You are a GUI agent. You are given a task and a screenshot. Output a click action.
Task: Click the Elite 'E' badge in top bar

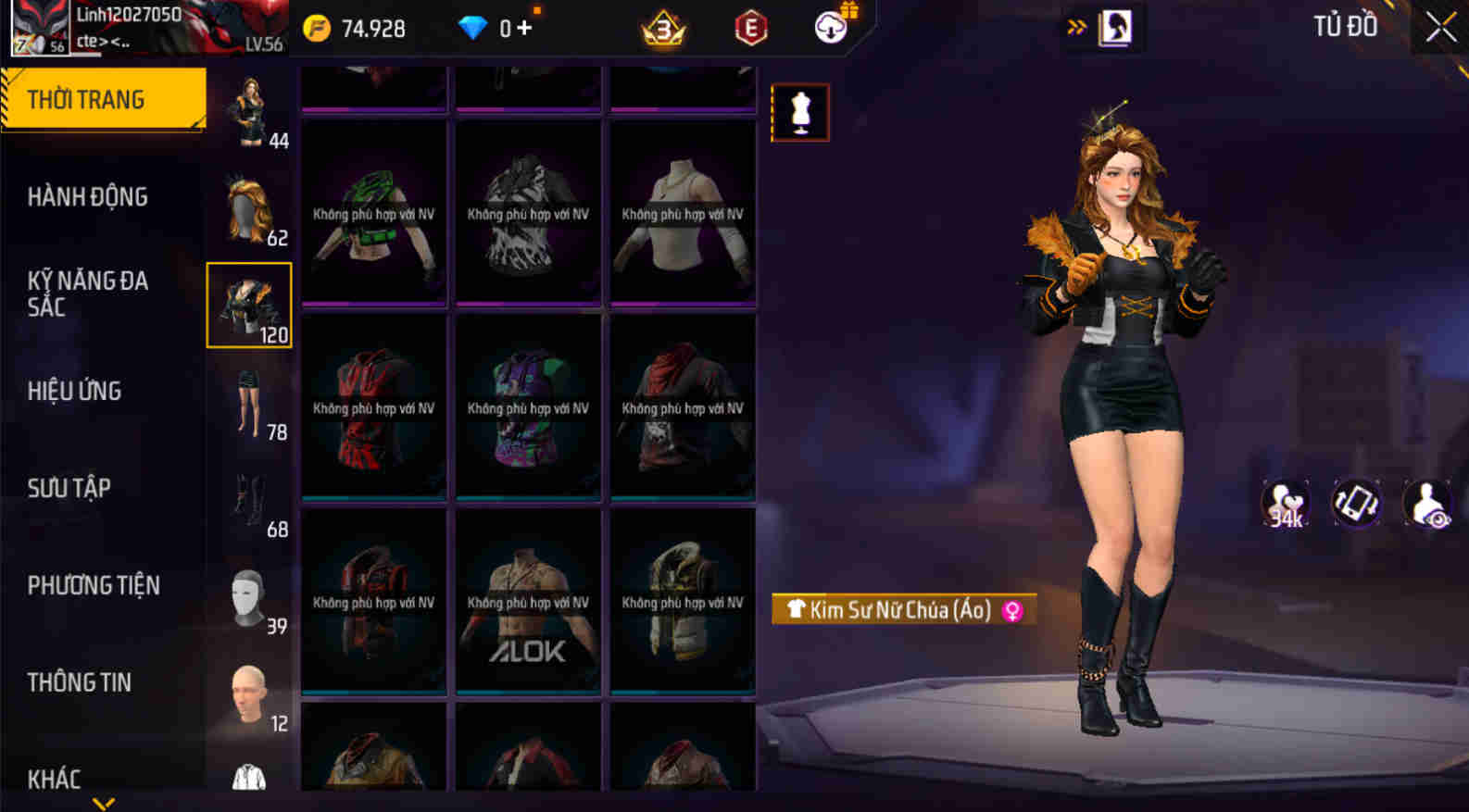750,28
